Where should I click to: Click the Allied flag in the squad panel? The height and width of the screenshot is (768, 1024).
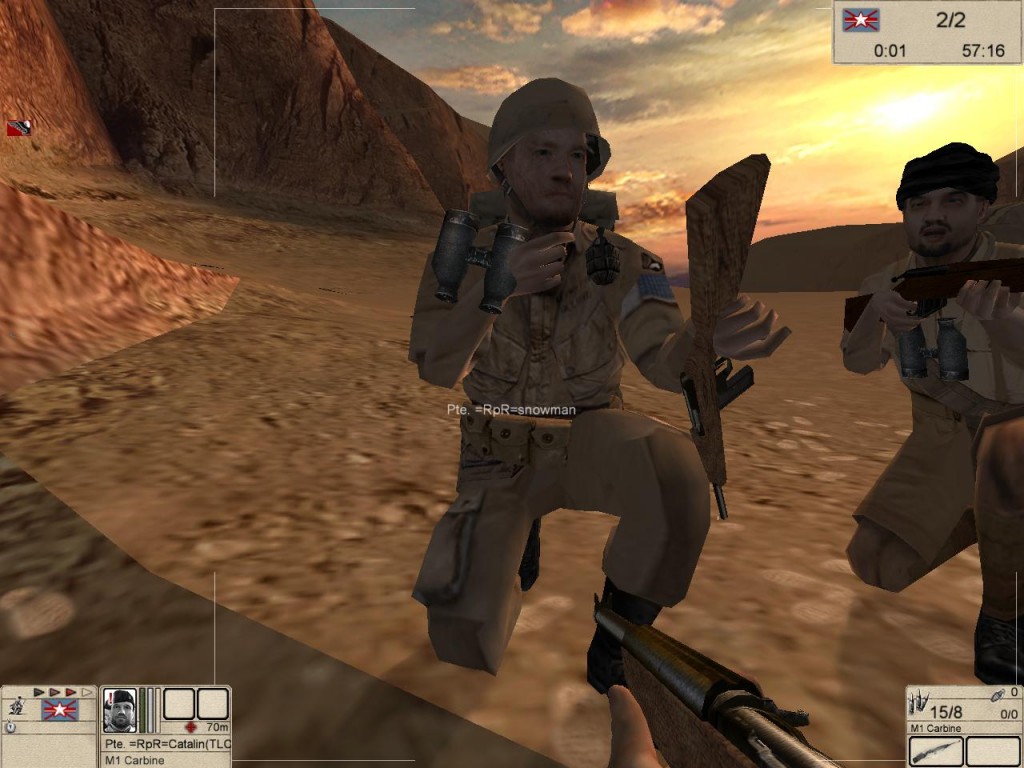coord(60,710)
